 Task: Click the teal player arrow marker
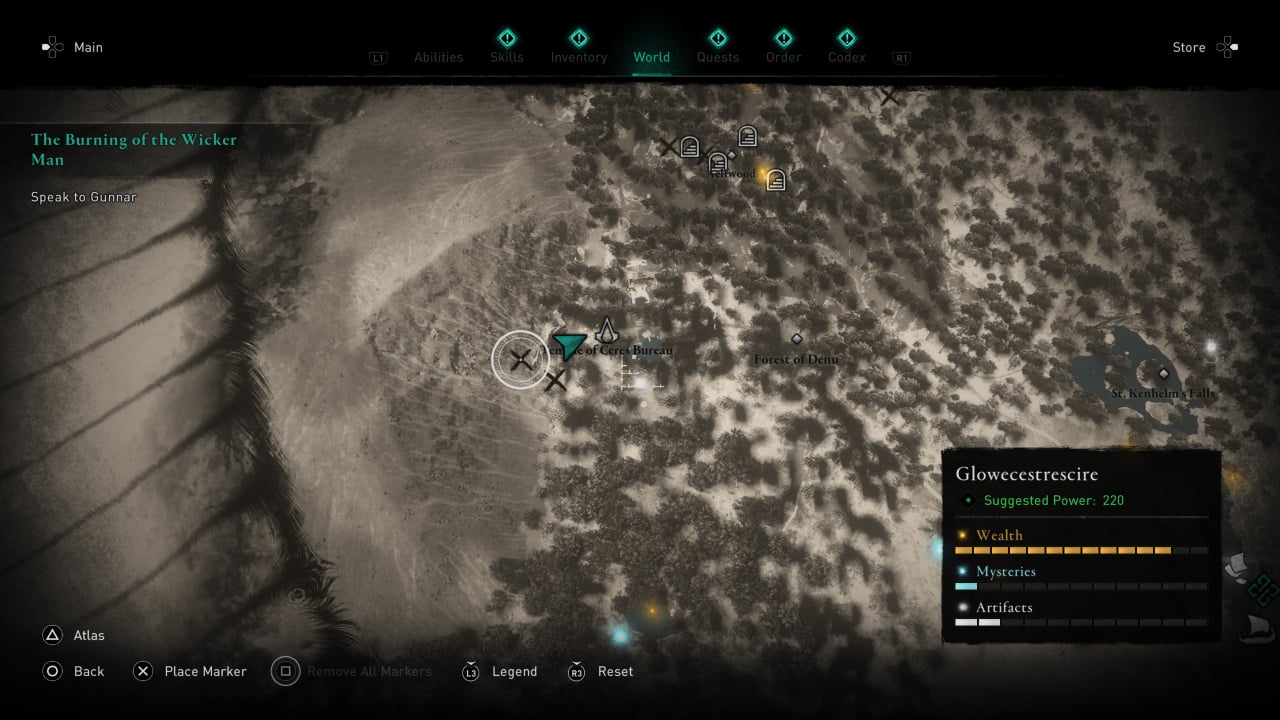[x=568, y=345]
